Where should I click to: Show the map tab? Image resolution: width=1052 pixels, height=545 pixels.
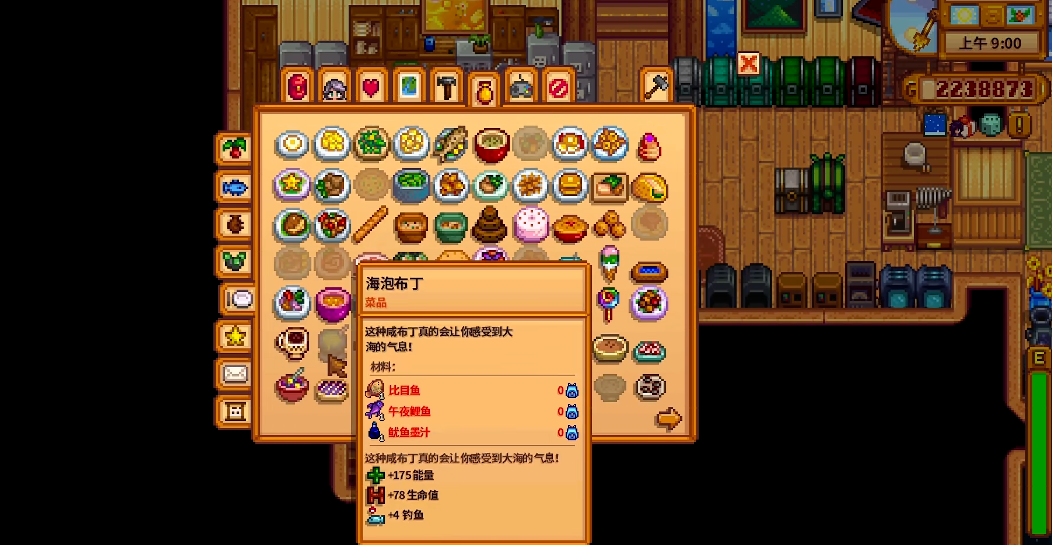coord(408,88)
